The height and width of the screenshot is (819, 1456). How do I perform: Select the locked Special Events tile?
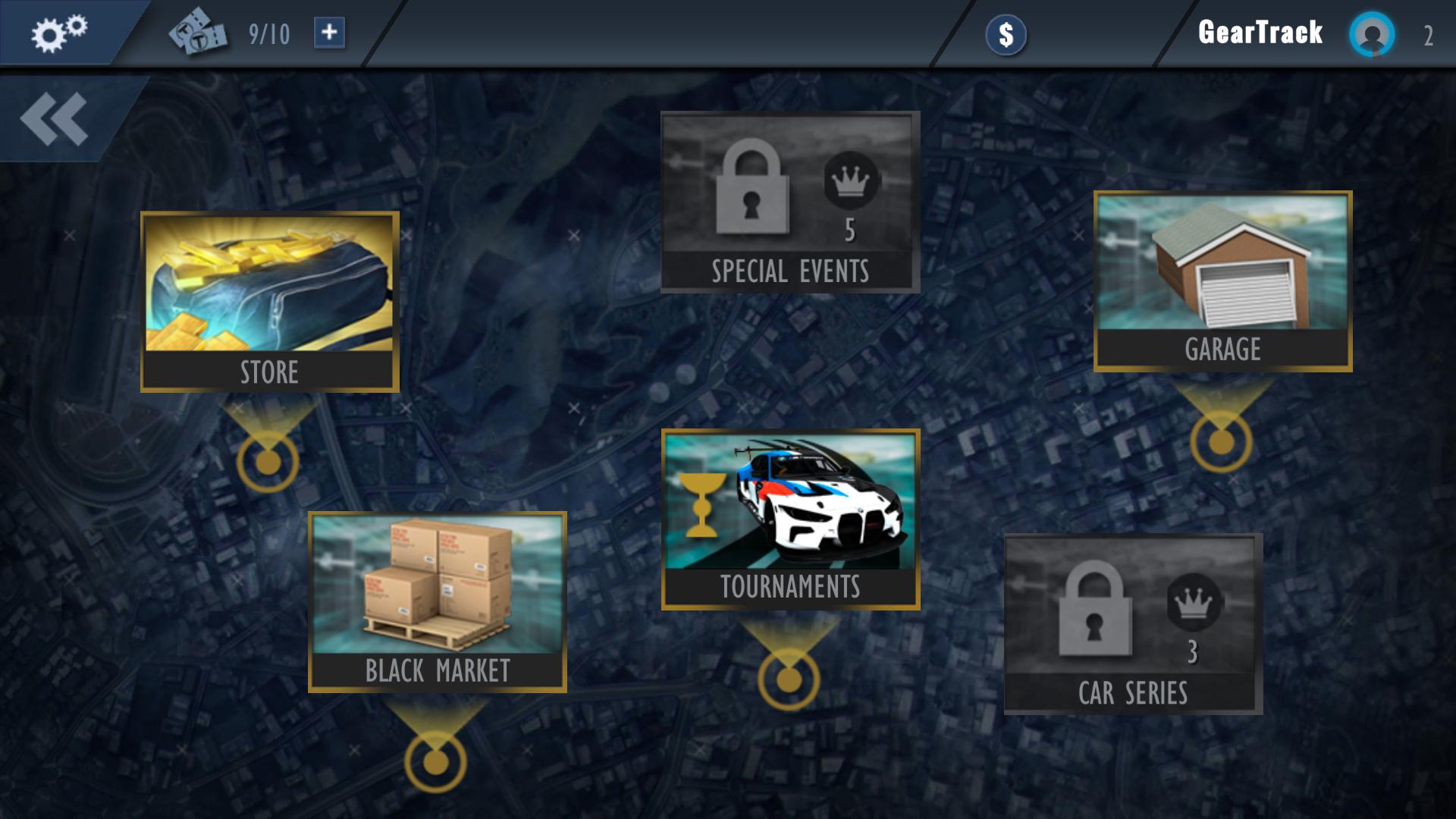pos(790,202)
